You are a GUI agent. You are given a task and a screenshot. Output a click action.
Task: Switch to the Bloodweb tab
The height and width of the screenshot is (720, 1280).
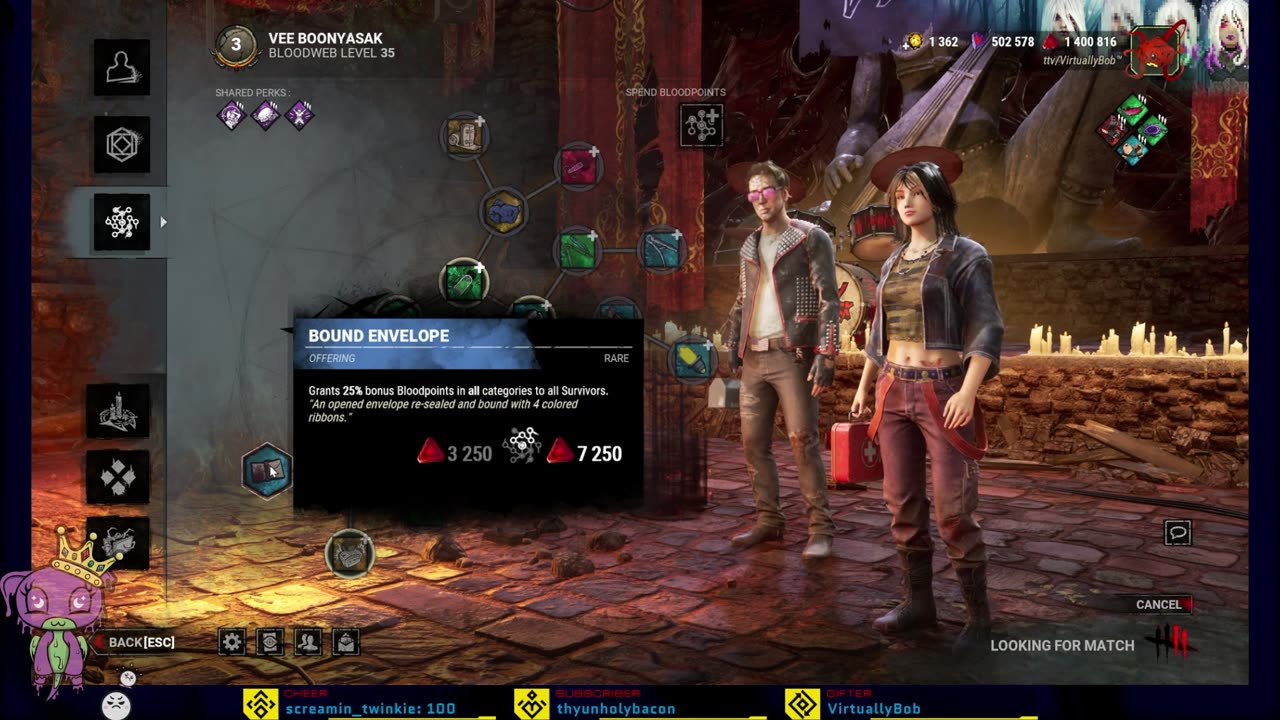[122, 222]
